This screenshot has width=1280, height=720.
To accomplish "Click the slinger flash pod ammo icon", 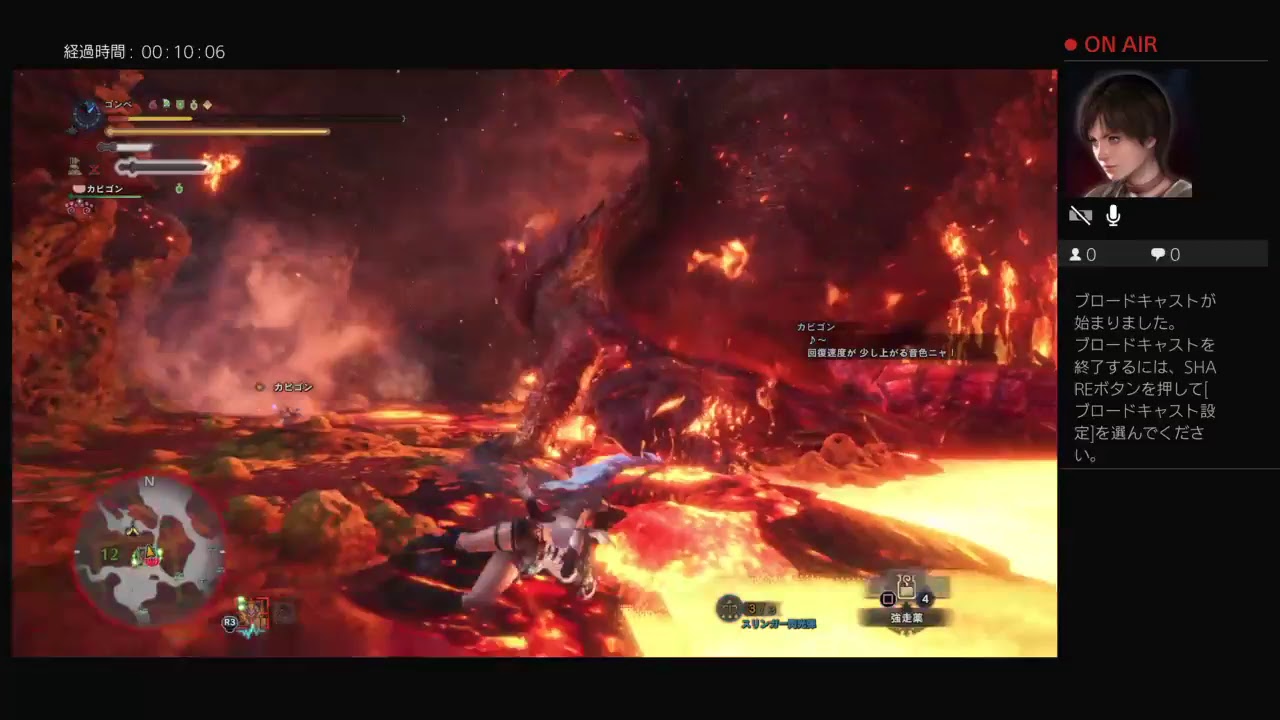I will (x=728, y=609).
